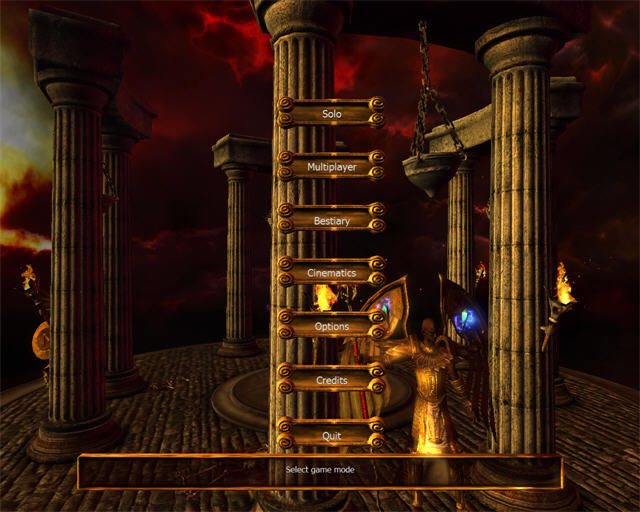The width and height of the screenshot is (640, 512).
Task: Open the Multiplayer menu
Action: pyautogui.click(x=331, y=166)
